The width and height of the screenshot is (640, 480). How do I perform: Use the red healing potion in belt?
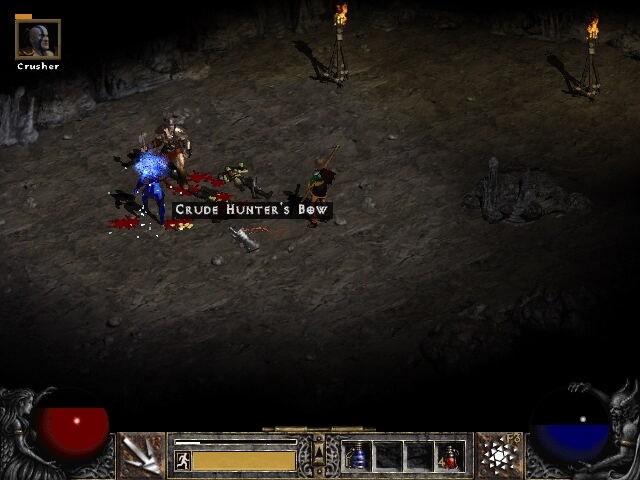pos(449,457)
